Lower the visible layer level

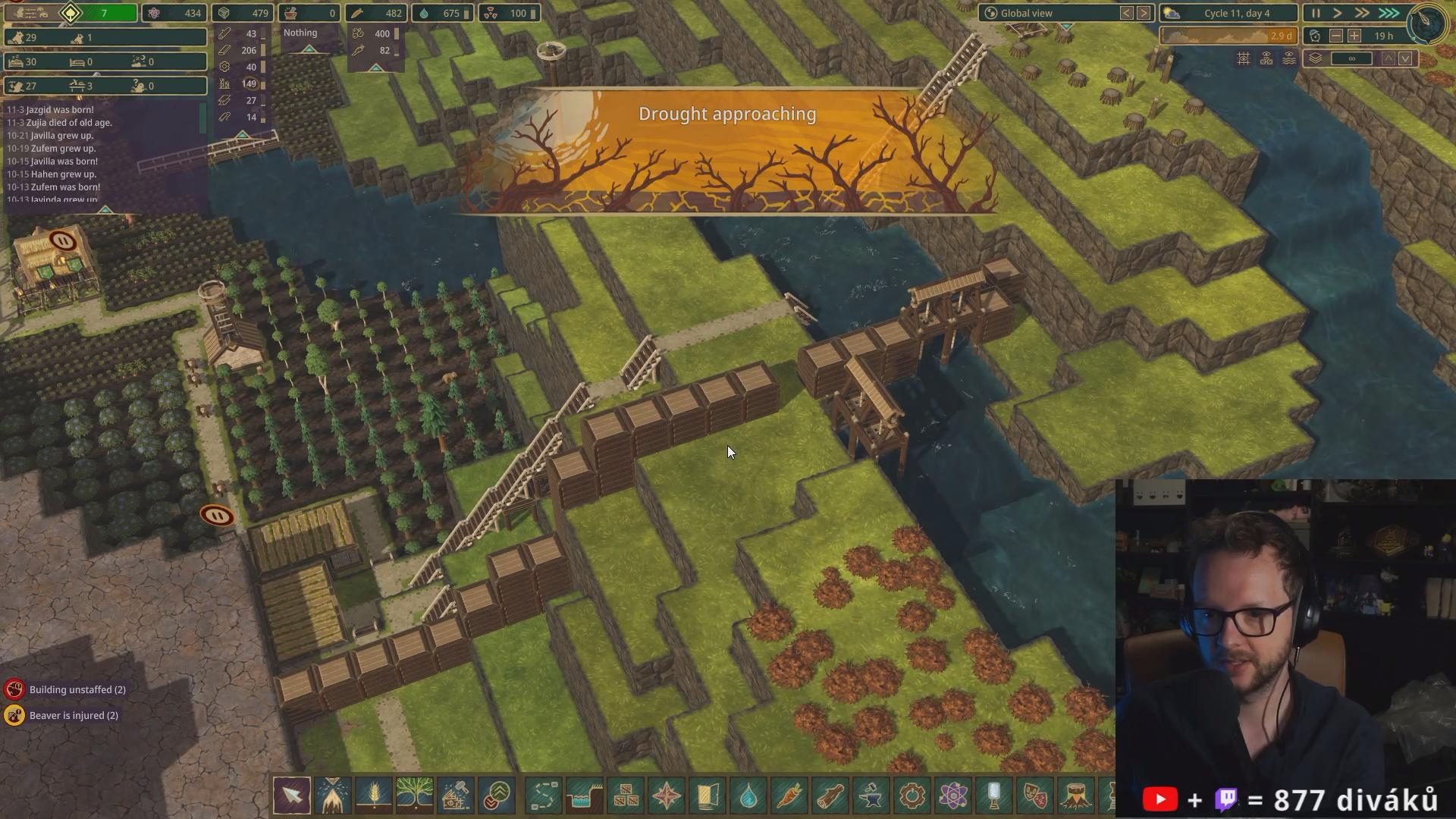[x=1405, y=58]
